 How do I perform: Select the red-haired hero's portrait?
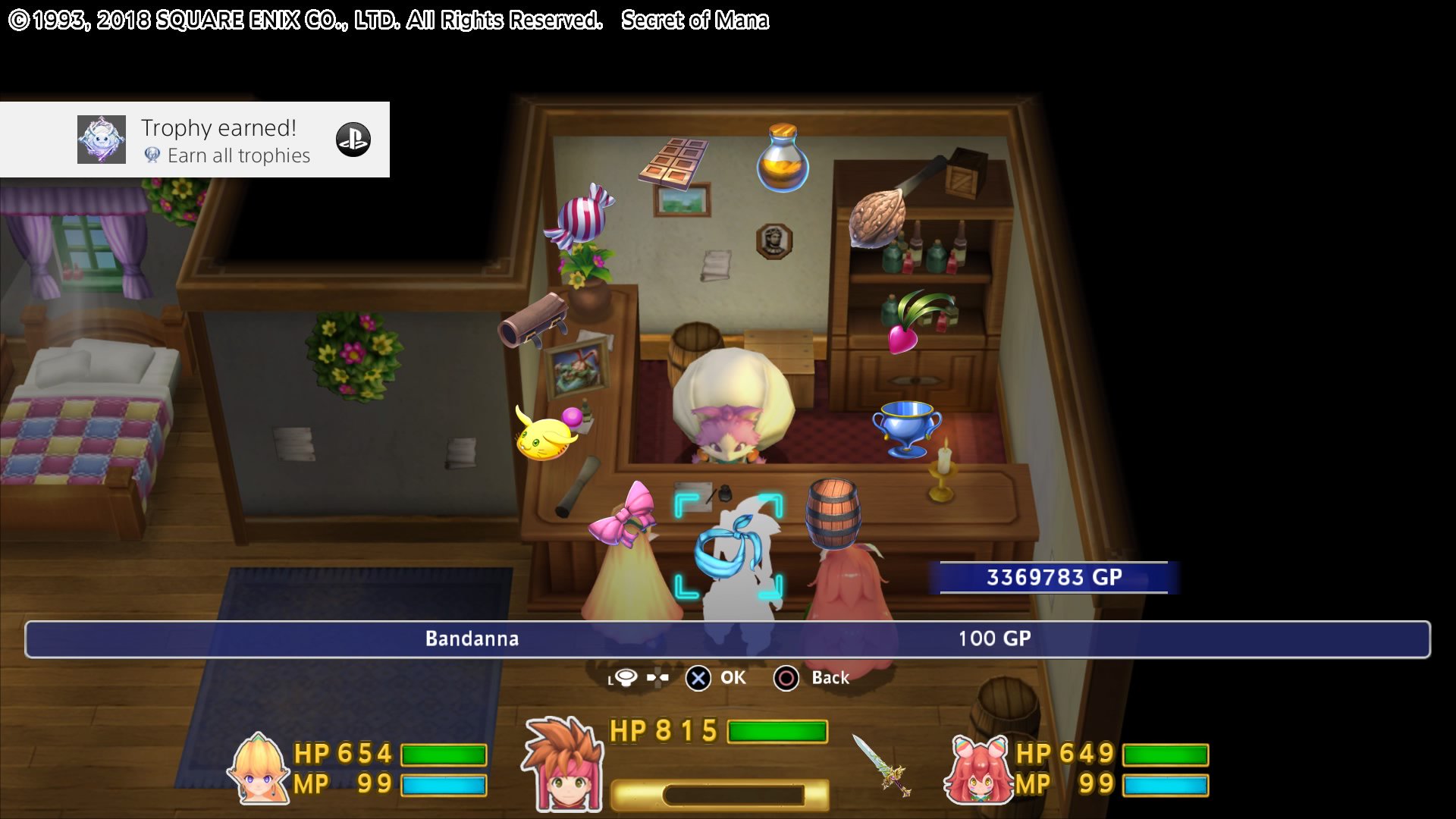coord(563,764)
